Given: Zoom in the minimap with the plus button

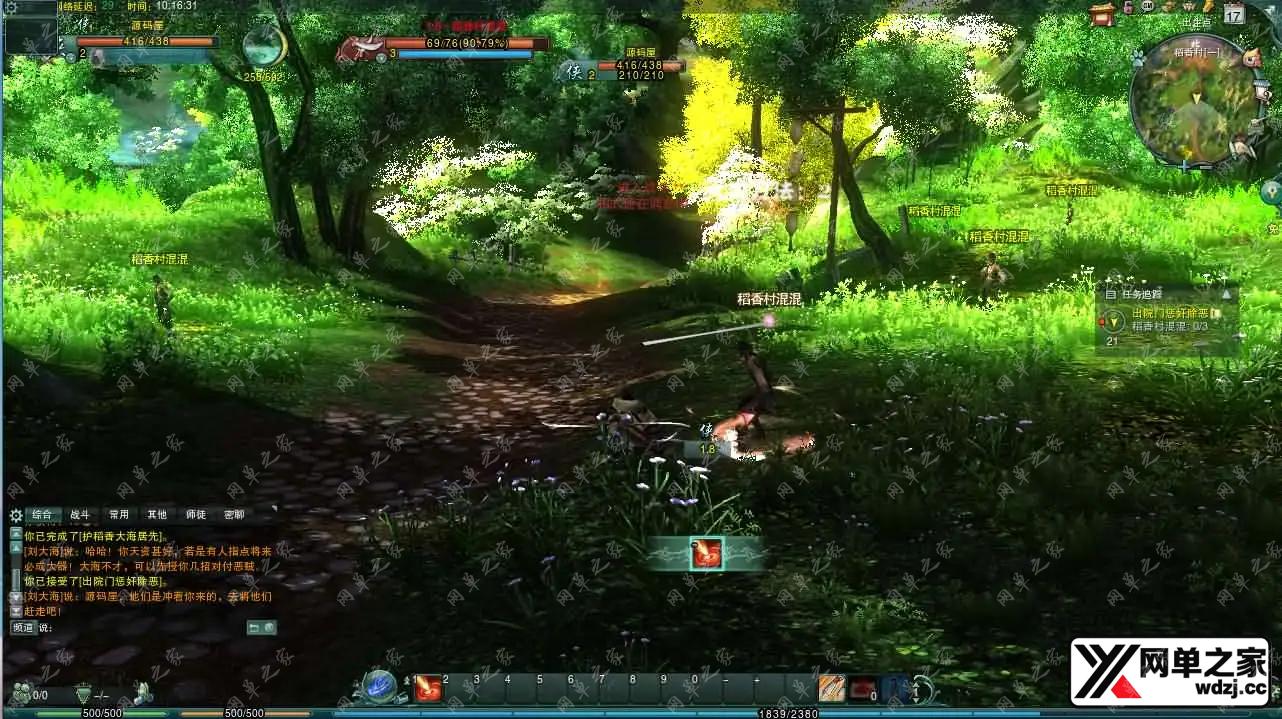Looking at the screenshot, I should tap(1186, 167).
